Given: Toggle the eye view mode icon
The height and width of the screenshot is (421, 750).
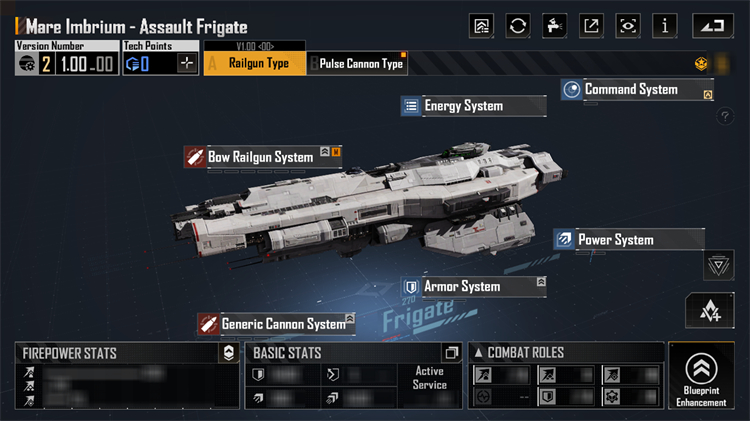Looking at the screenshot, I should [x=628, y=25].
